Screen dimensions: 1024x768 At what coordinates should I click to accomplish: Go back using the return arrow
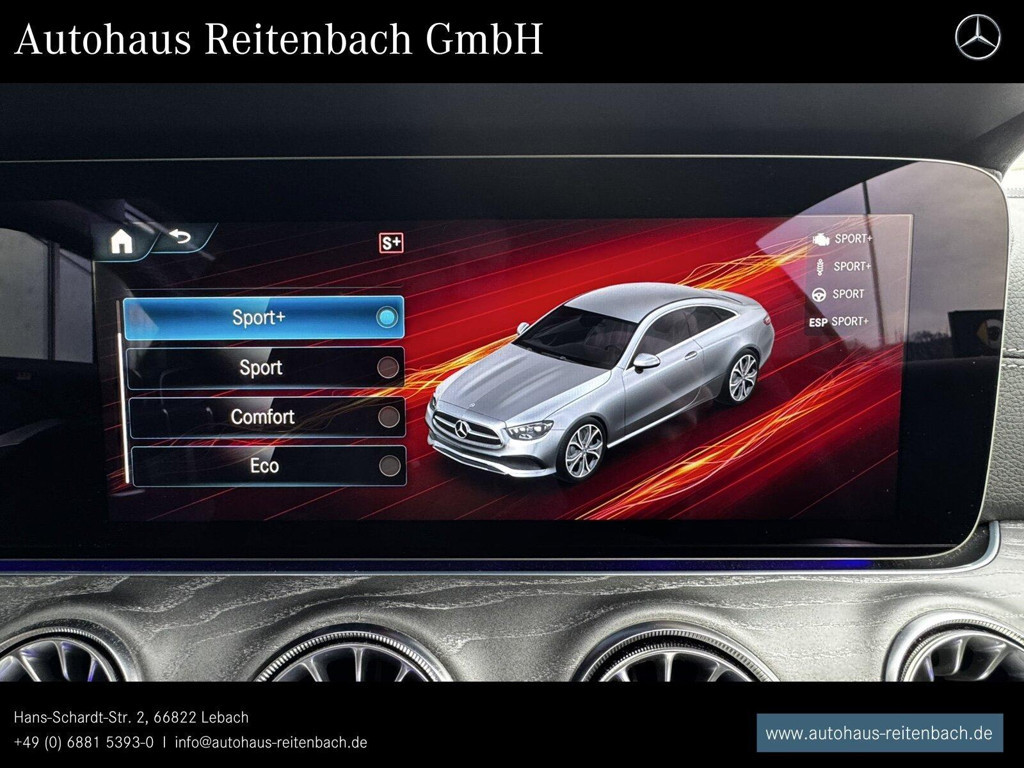(x=181, y=237)
